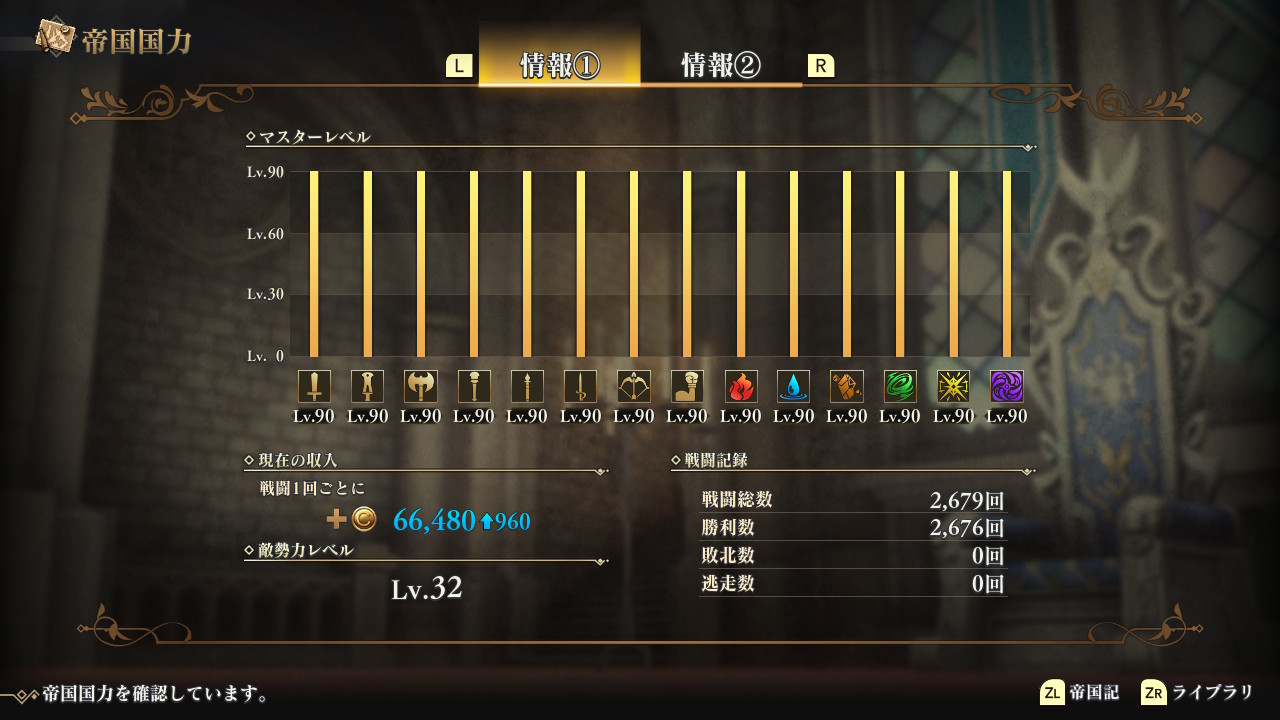
Task: Click the red flame fire magic icon
Action: coord(741,386)
